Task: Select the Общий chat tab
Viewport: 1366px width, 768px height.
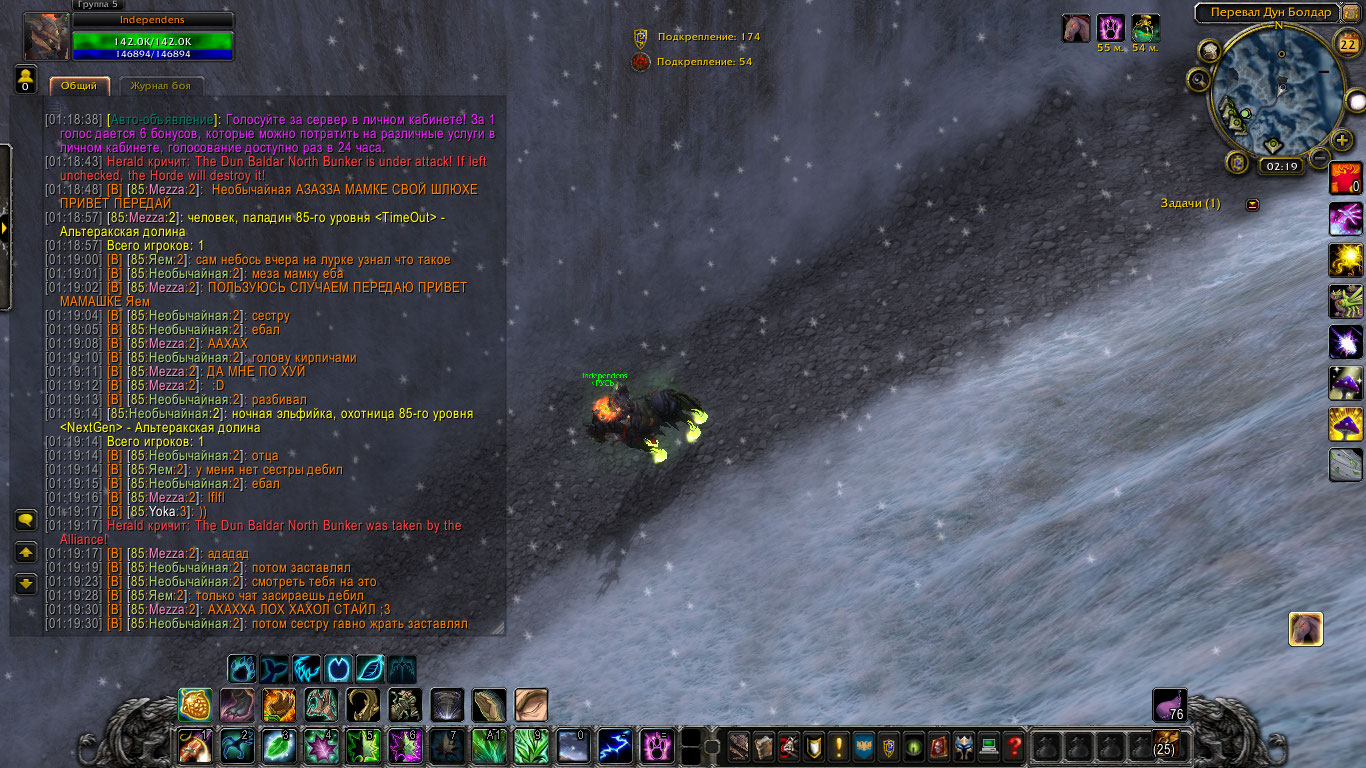Action: click(79, 86)
